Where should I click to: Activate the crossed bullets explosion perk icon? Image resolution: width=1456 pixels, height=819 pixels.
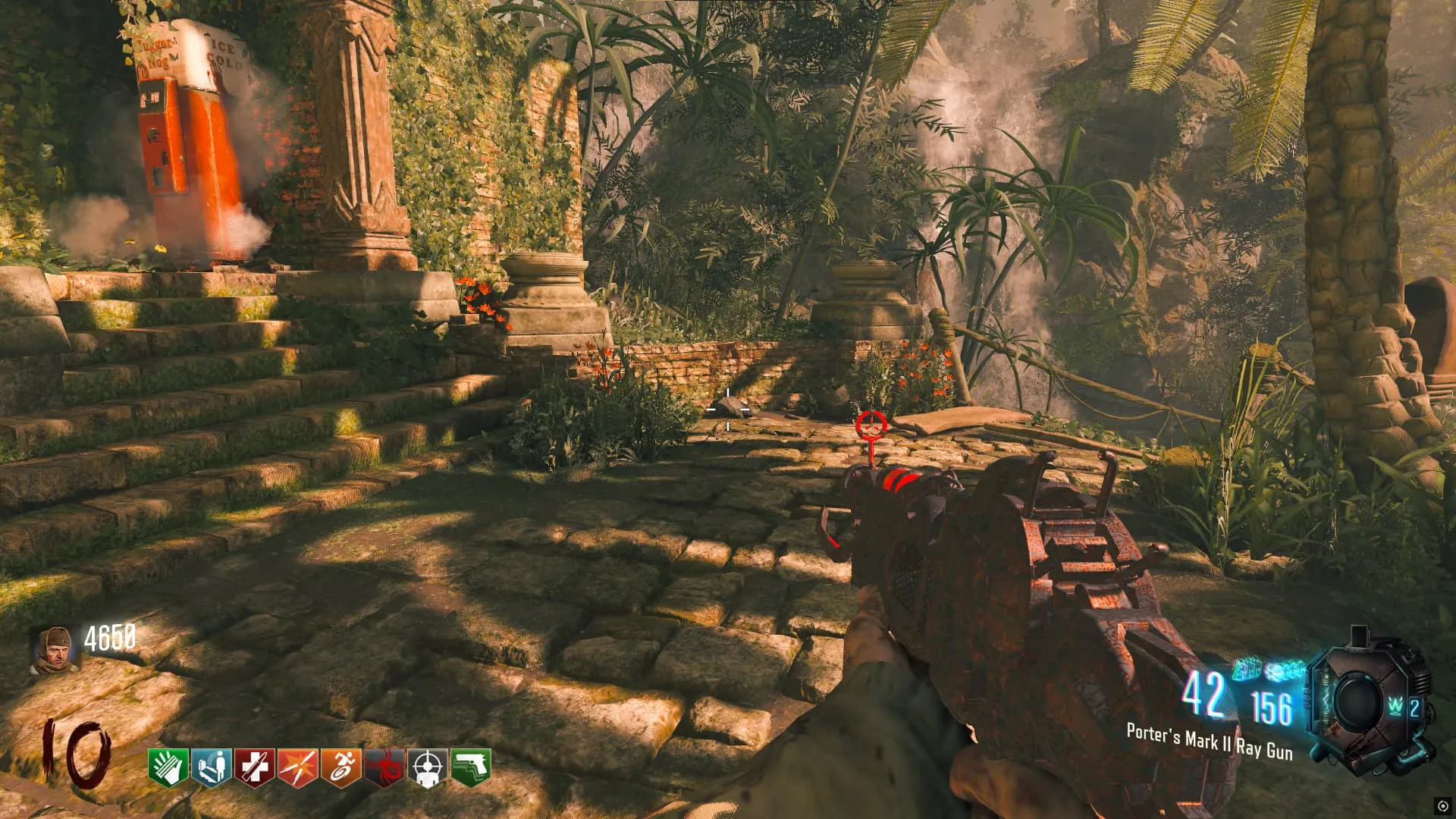click(298, 767)
